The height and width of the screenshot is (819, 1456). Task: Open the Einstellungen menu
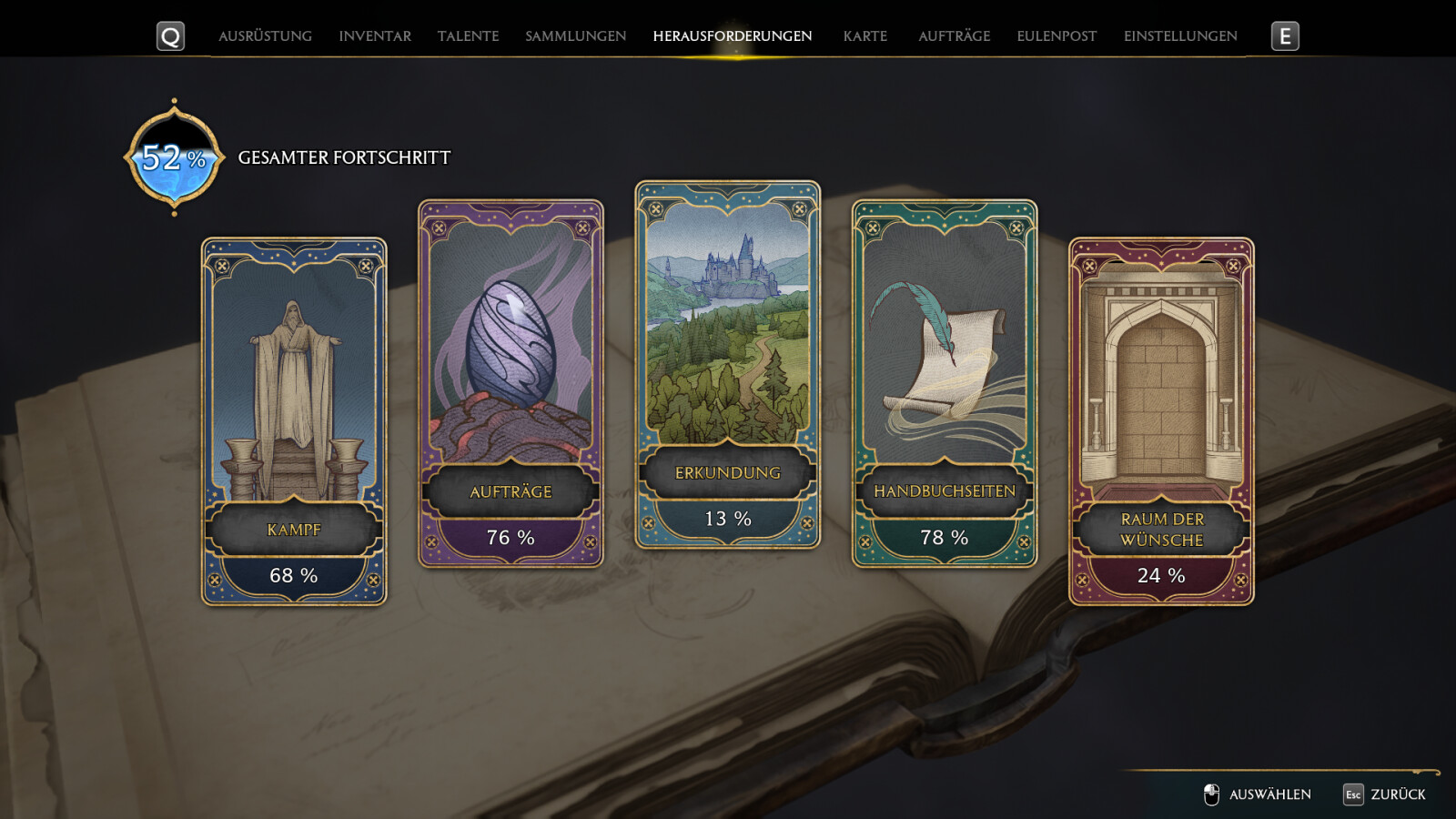click(x=1179, y=36)
